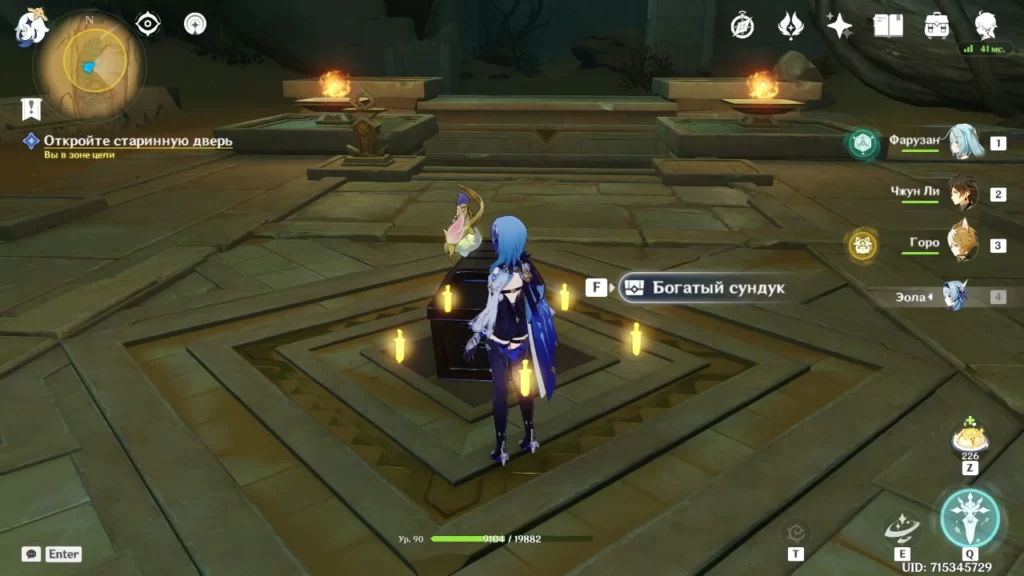Image resolution: width=1024 pixels, height=576 pixels.
Task: Switch to party member Фарузан
Action: [x=962, y=143]
